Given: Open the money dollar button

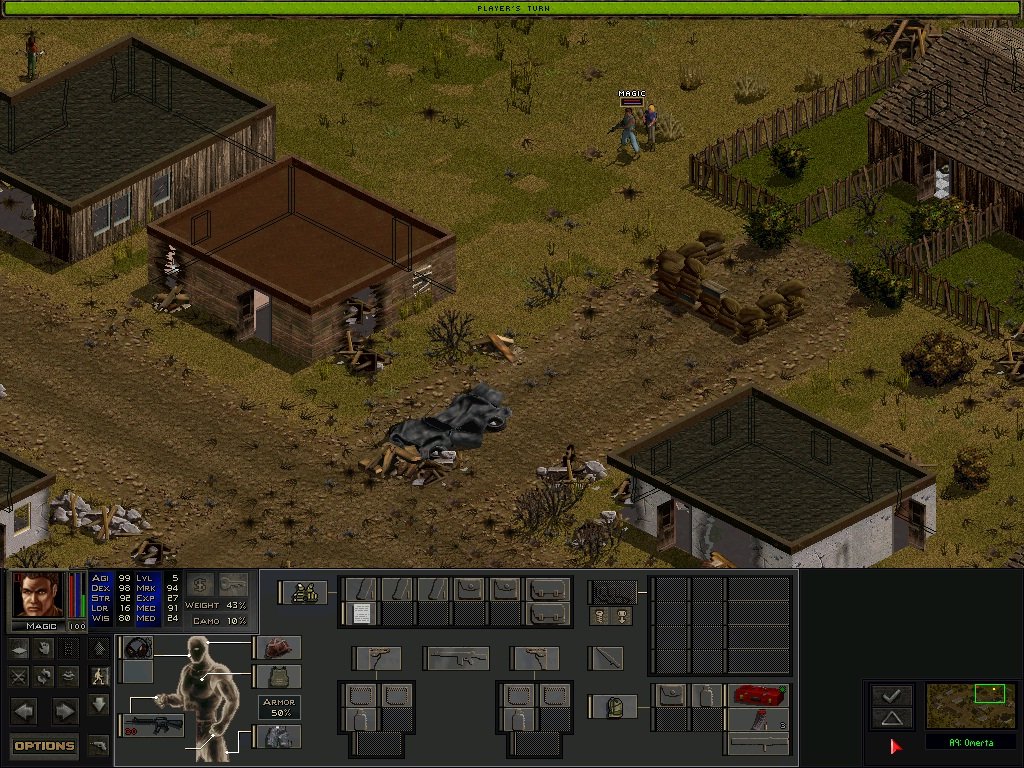Looking at the screenshot, I should pyautogui.click(x=200, y=585).
